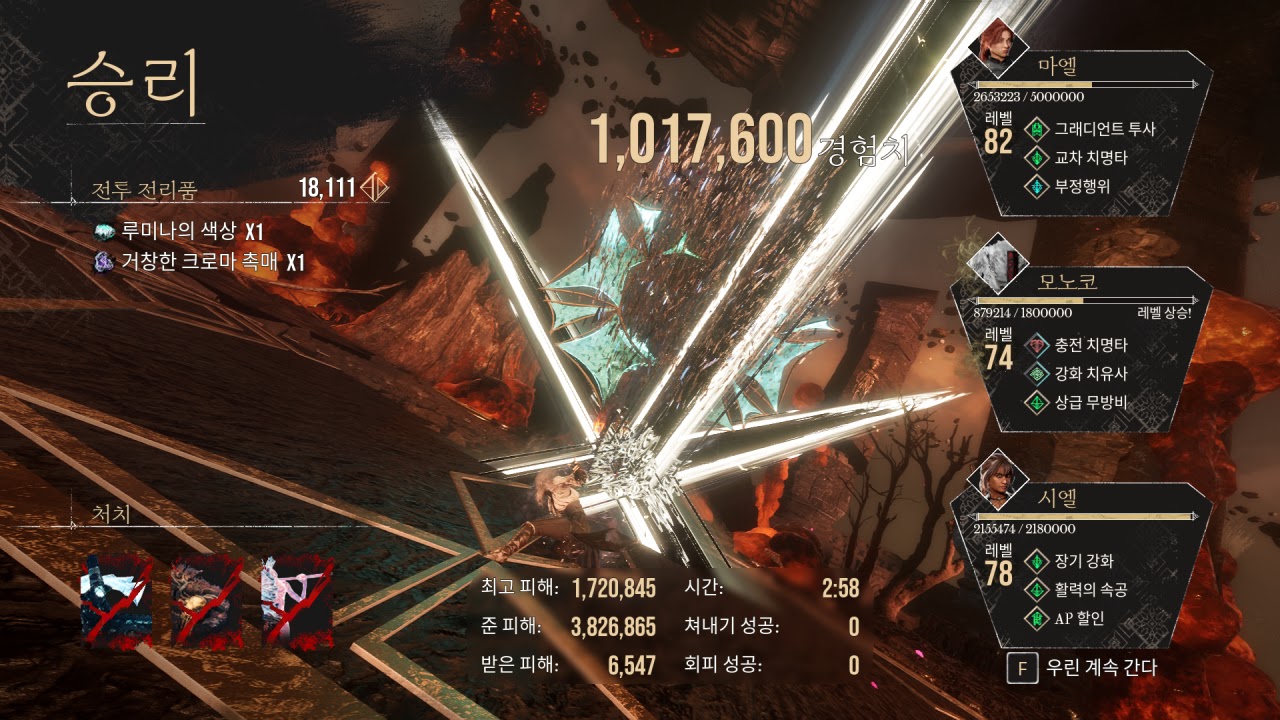Screen dimensions: 1280x720
Task: Select 시엘's 장기 강화 picto entry
Action: coord(1084,561)
